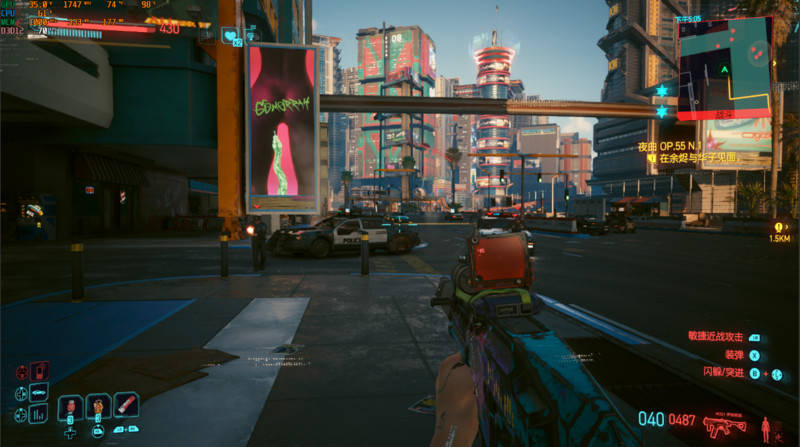
Task: Open the radio equalizer bars icon
Action: (x=39, y=413)
